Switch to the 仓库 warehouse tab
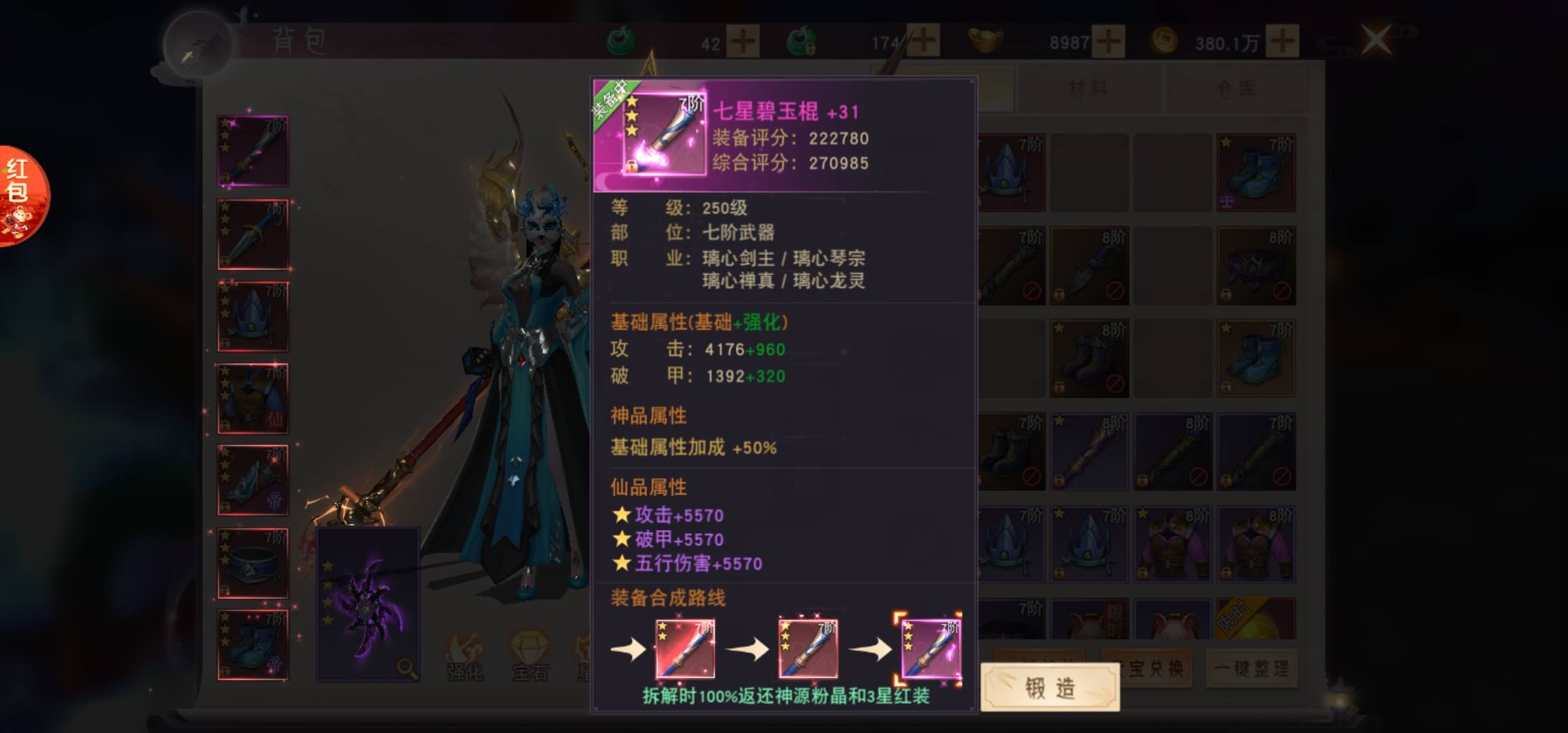Viewport: 1568px width, 733px height. click(1237, 89)
